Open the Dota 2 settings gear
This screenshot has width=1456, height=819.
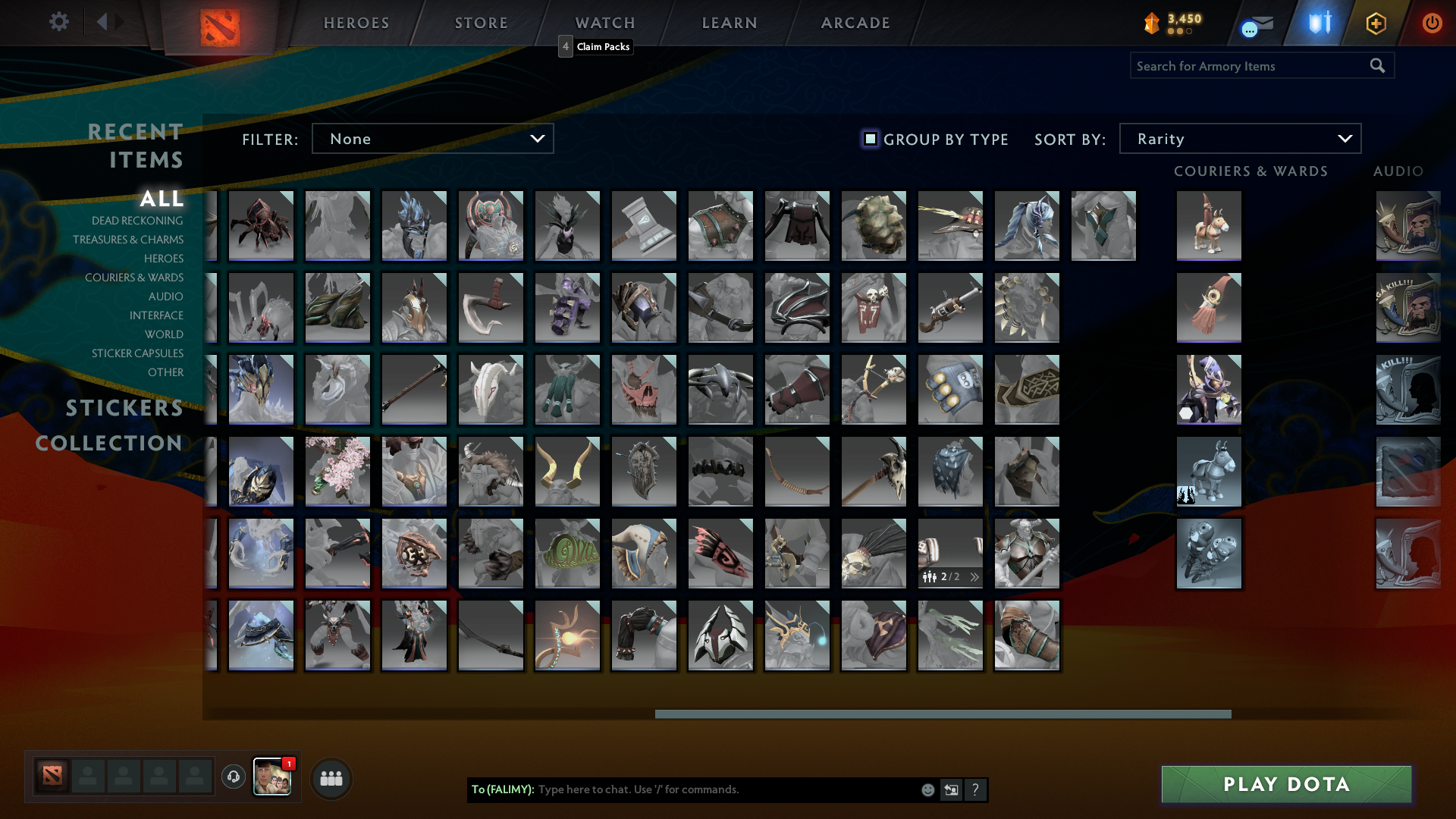coord(59,22)
